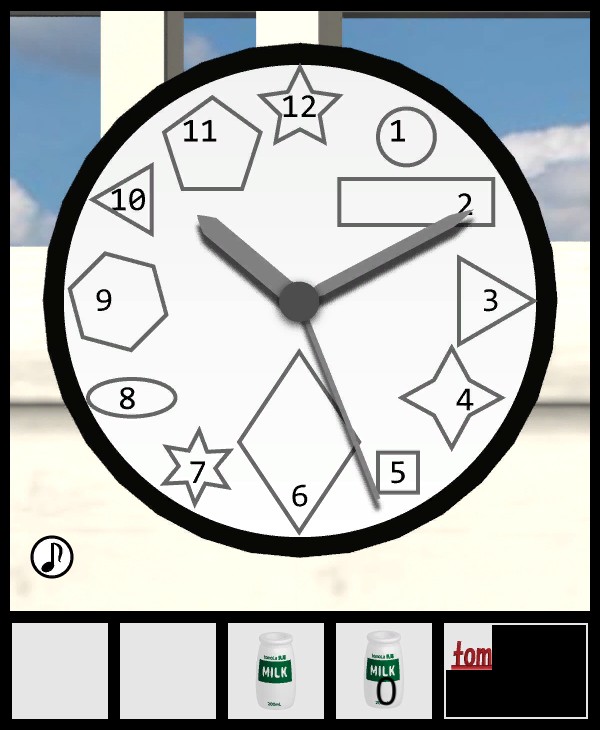Select the milk bottle marked with 0
Image resolution: width=600 pixels, height=730 pixels.
pos(383,671)
